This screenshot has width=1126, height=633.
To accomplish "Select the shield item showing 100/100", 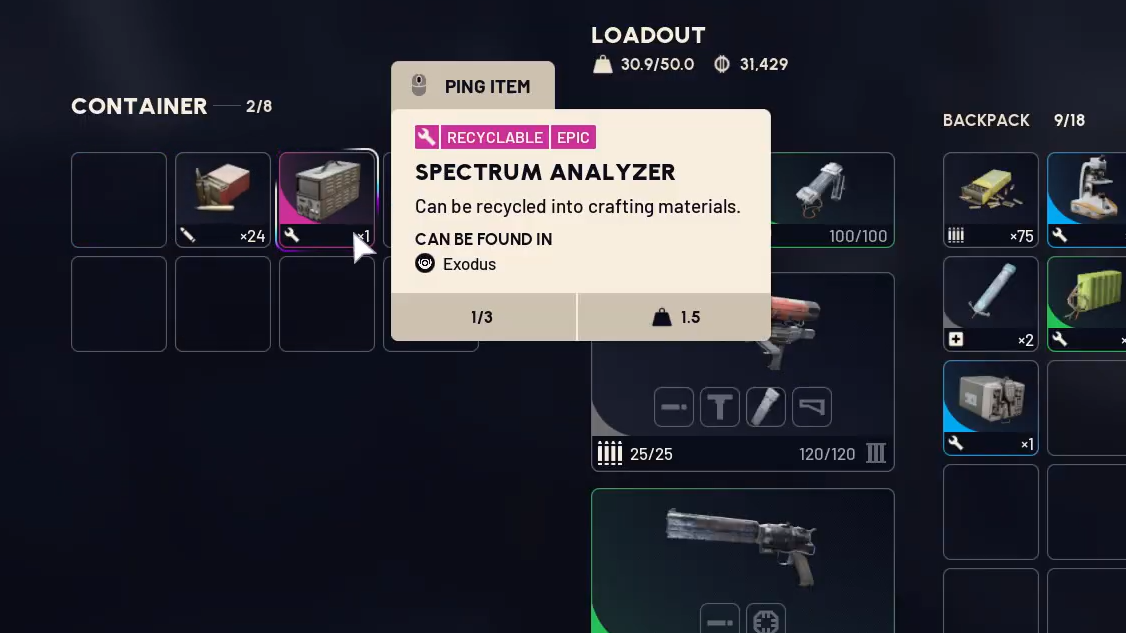I will [x=832, y=198].
